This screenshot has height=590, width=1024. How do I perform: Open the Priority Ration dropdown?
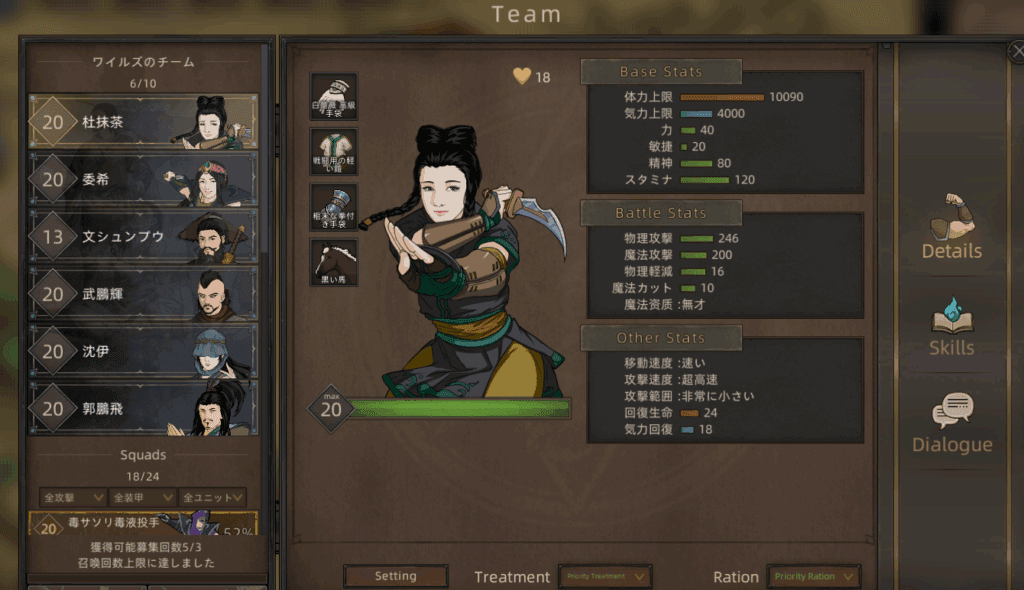coord(814,576)
